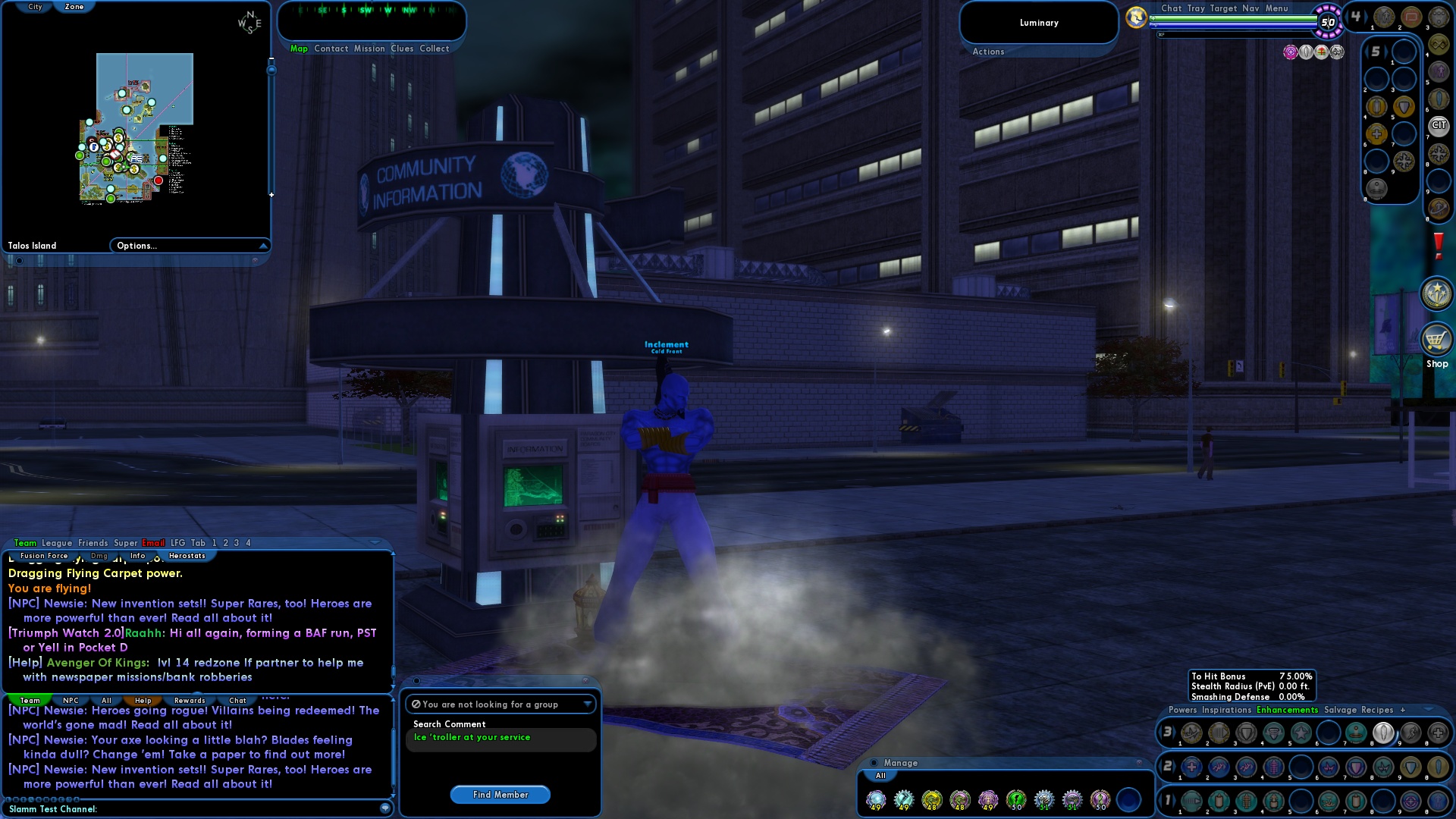The image size is (1456, 819).
Task: Switch to the Zone tab on the minimap
Action: 75,6
